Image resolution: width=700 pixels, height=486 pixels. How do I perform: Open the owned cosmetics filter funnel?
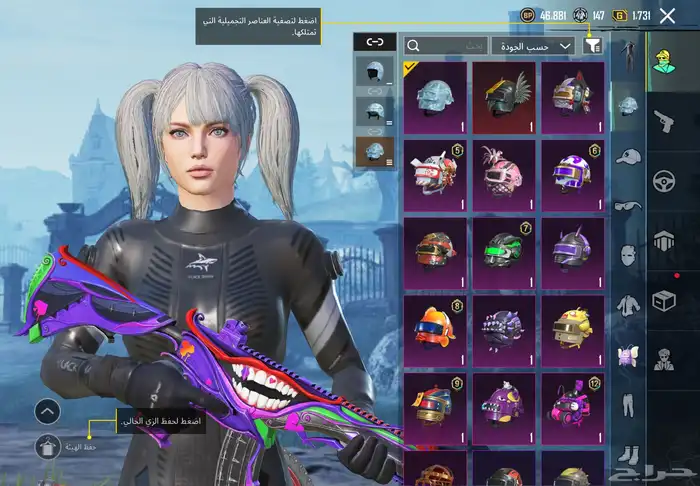pos(593,45)
